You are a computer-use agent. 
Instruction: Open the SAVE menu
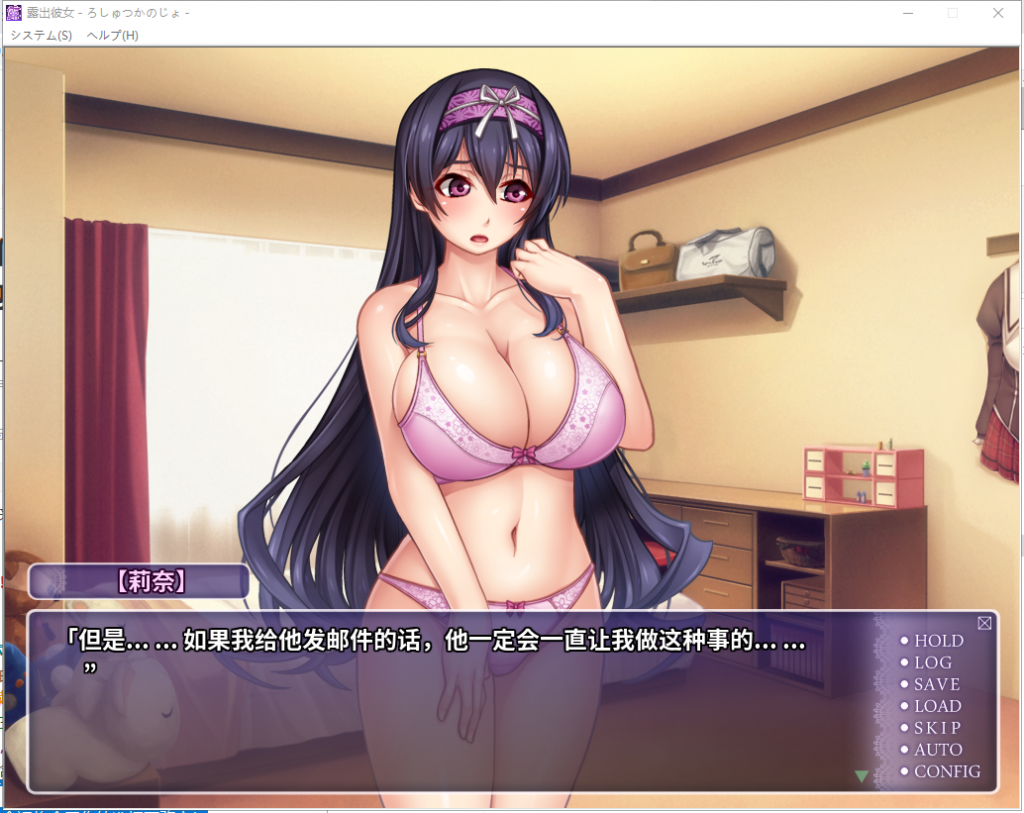(x=936, y=685)
